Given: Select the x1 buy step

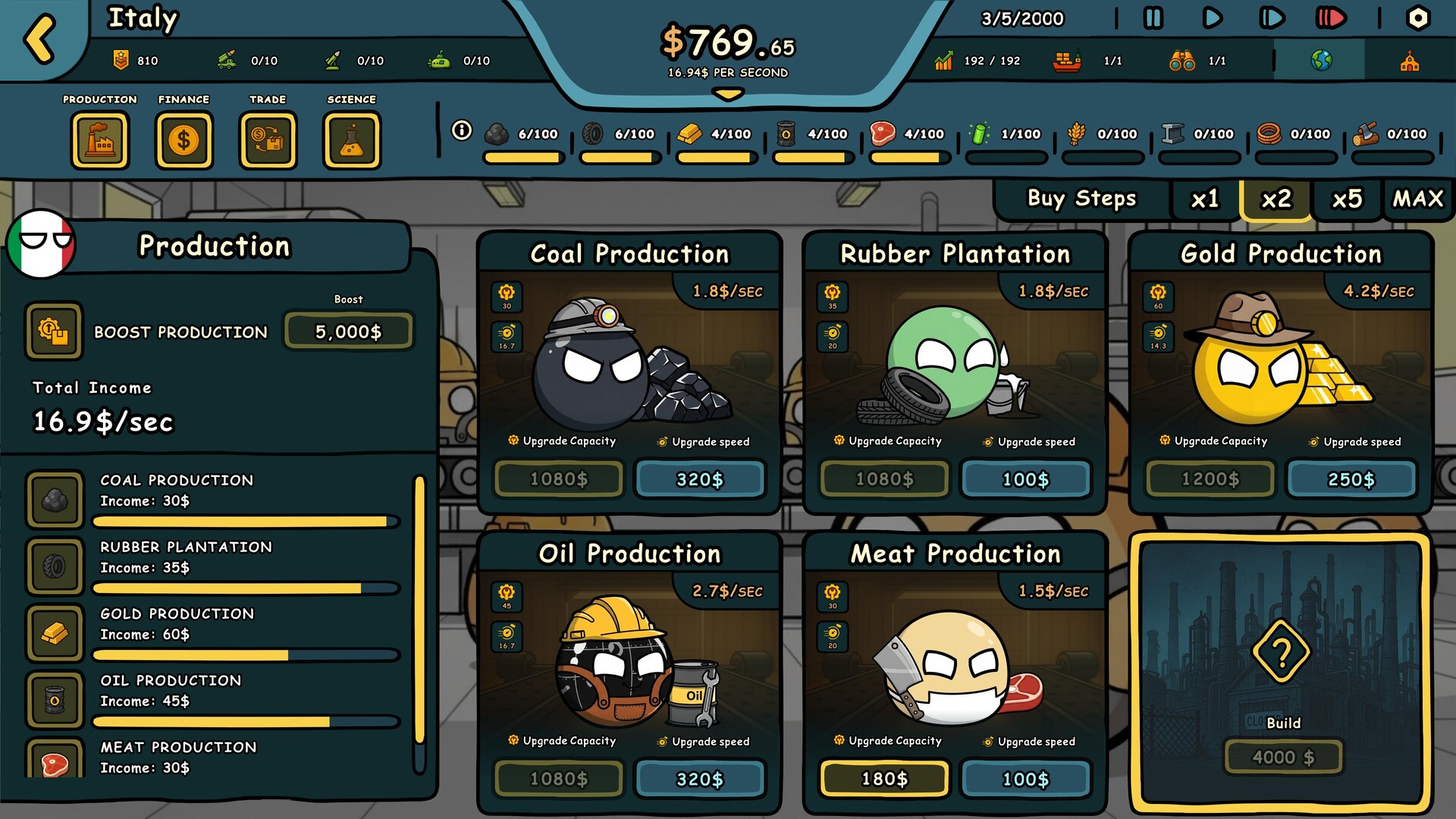Looking at the screenshot, I should point(1204,199).
